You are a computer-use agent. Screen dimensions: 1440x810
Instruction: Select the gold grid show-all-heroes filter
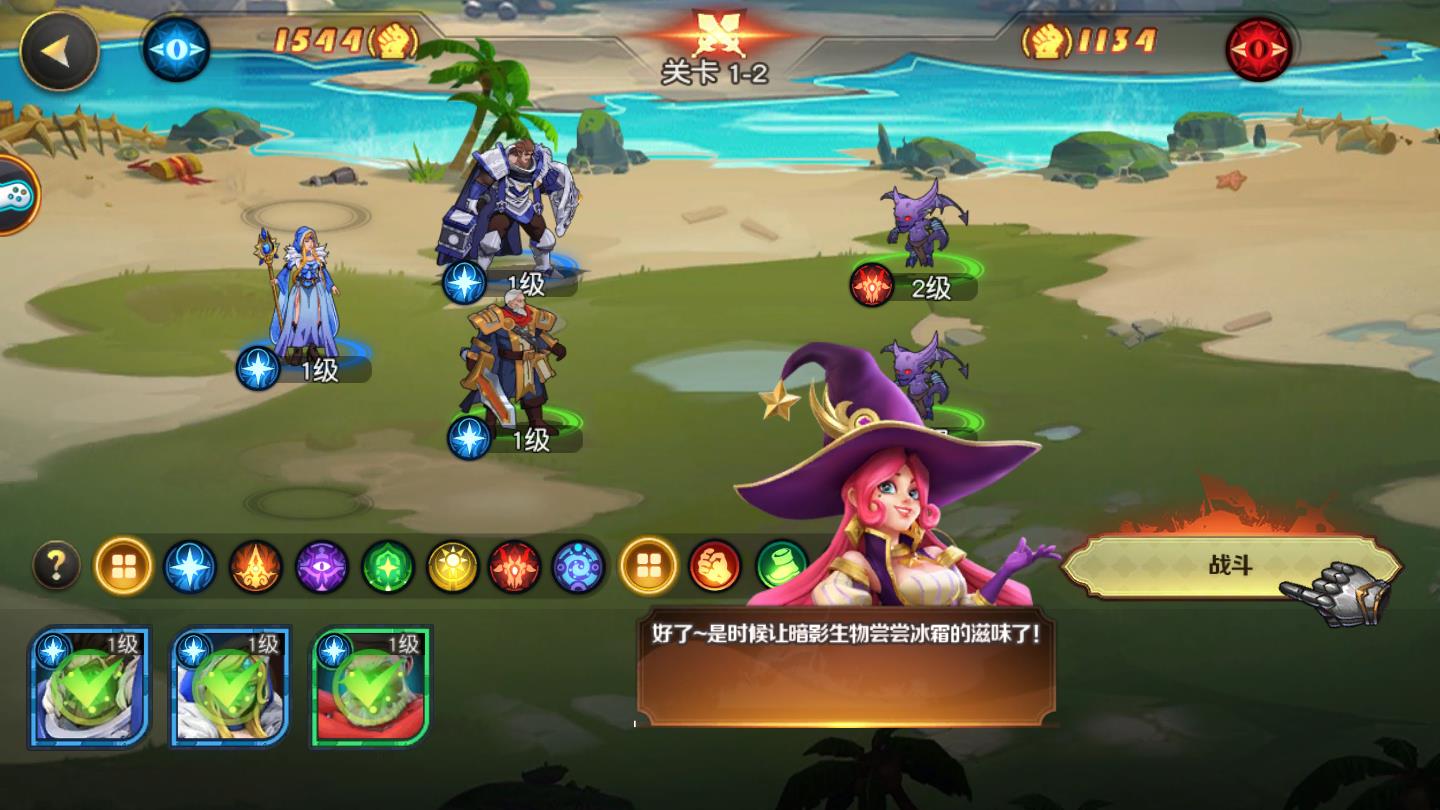(x=124, y=566)
